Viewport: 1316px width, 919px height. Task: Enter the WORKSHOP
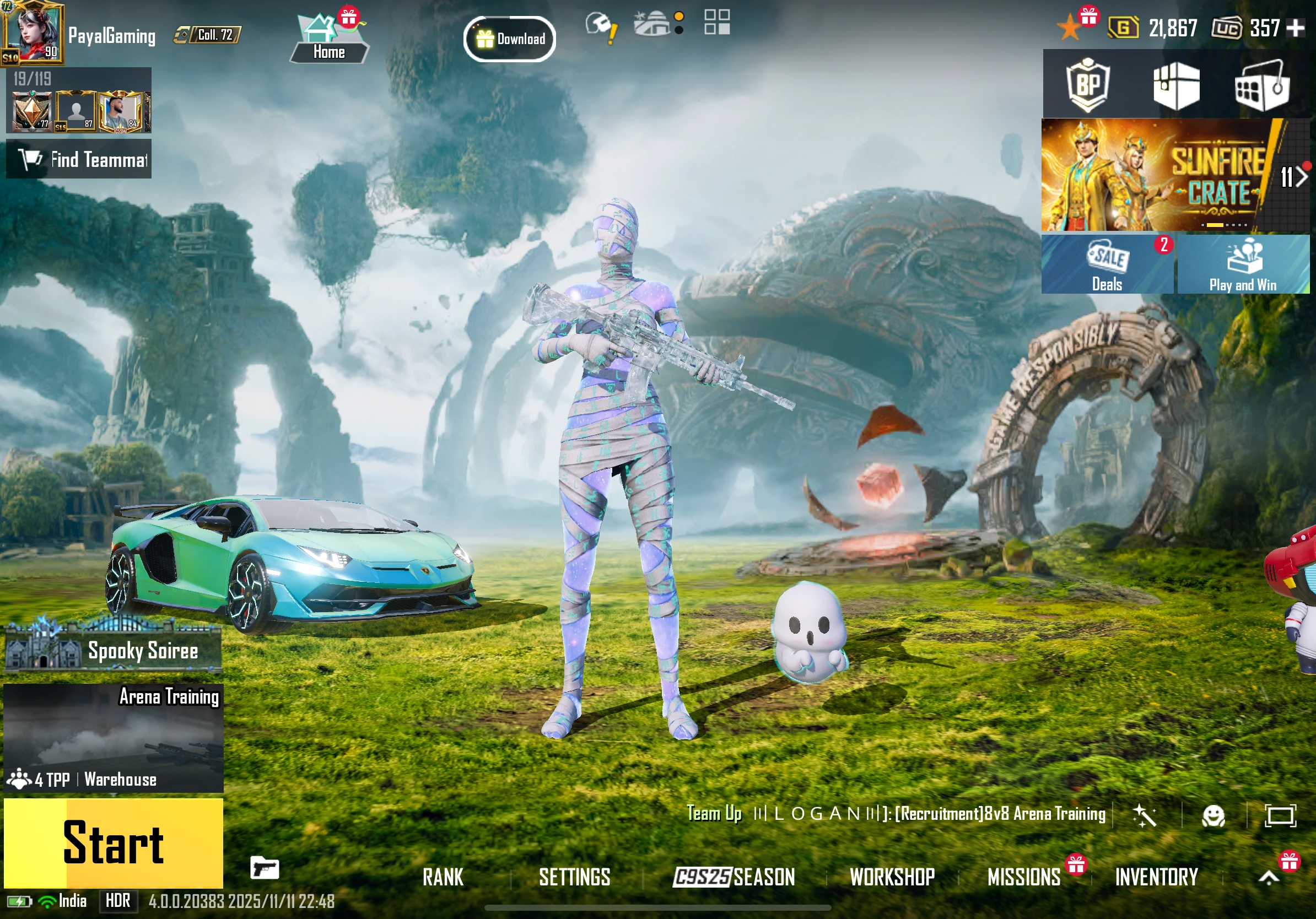pyautogui.click(x=892, y=877)
